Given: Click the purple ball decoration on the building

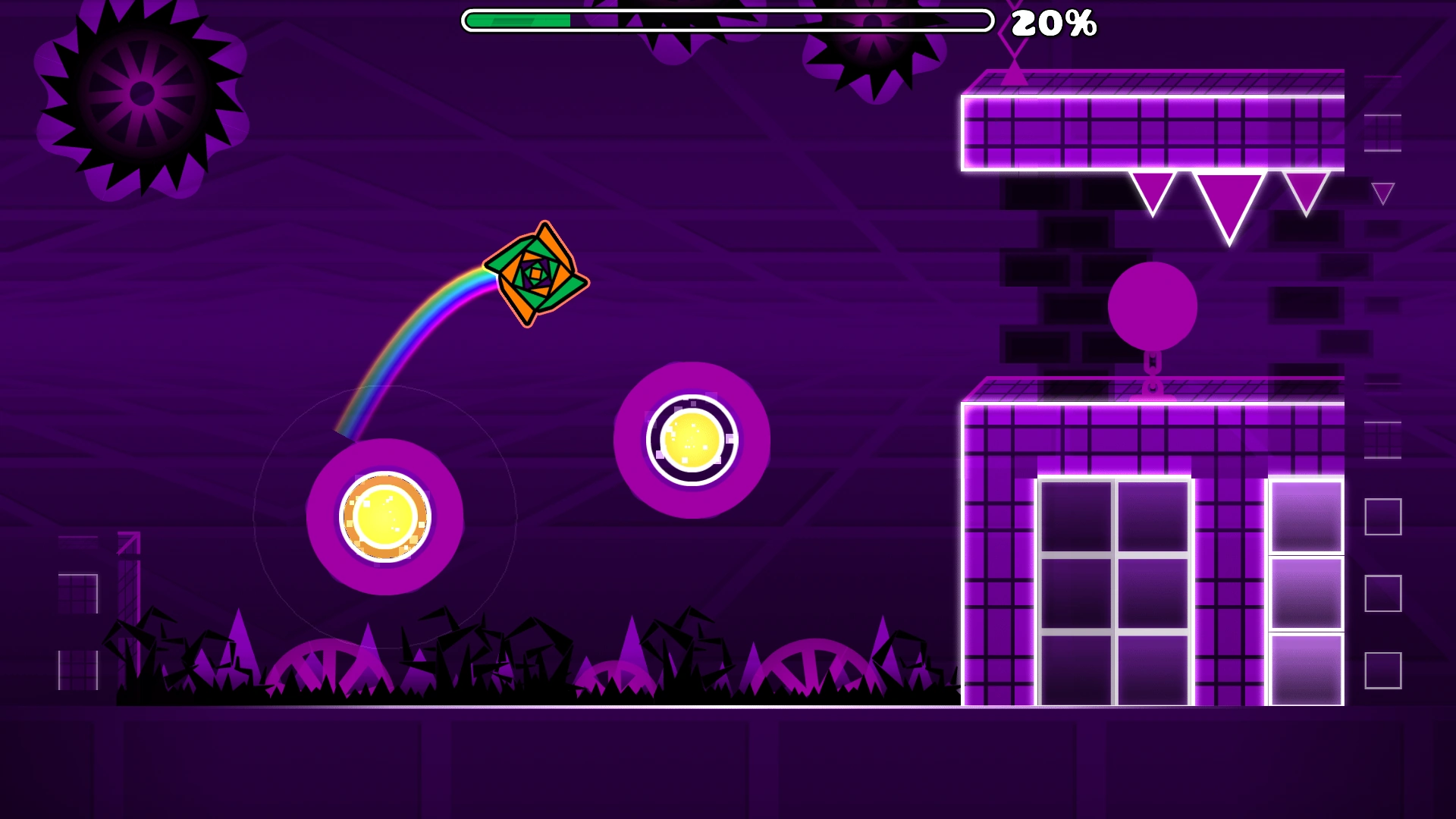Looking at the screenshot, I should click(x=1153, y=303).
